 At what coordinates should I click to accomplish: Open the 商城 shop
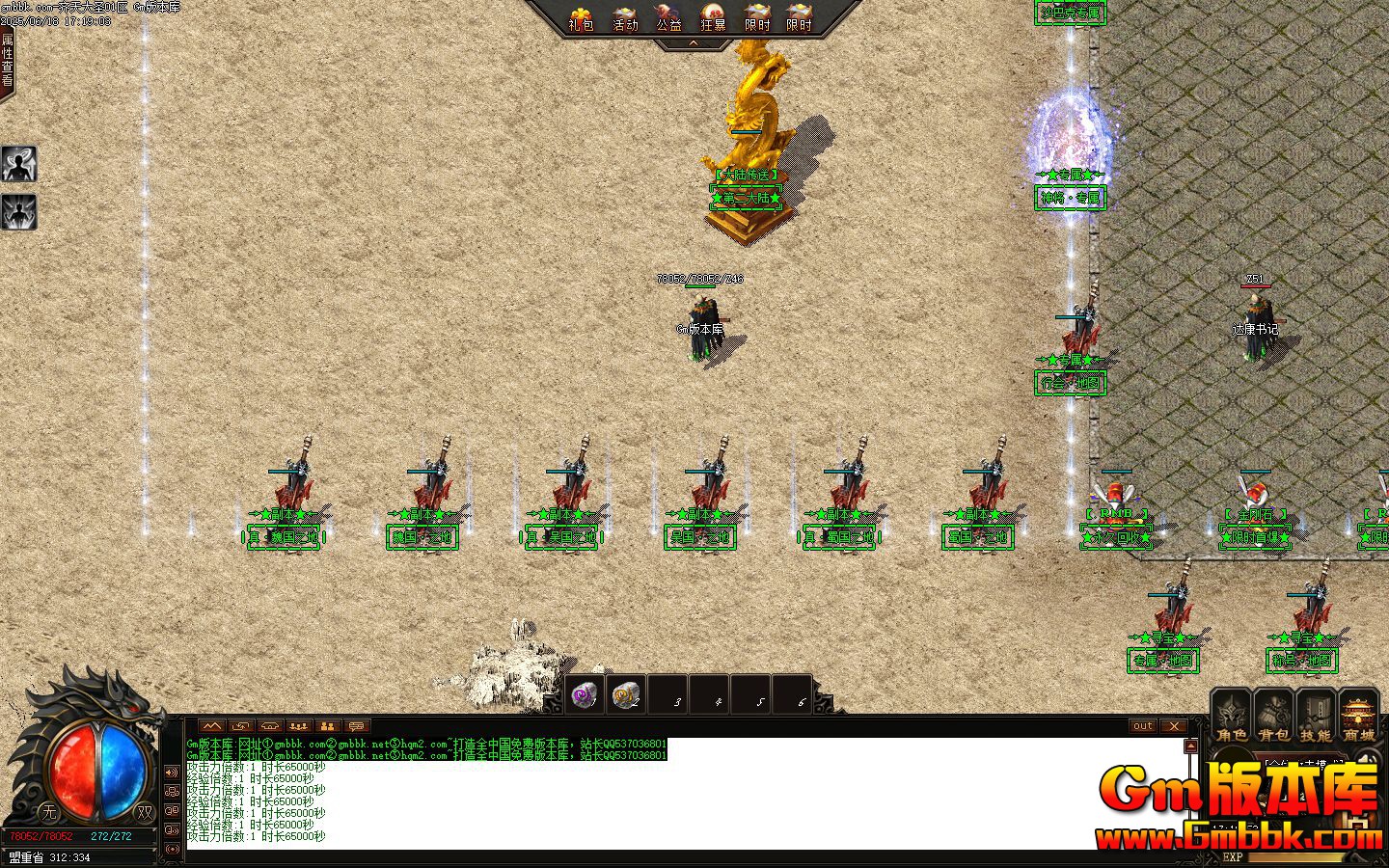coord(1358,717)
